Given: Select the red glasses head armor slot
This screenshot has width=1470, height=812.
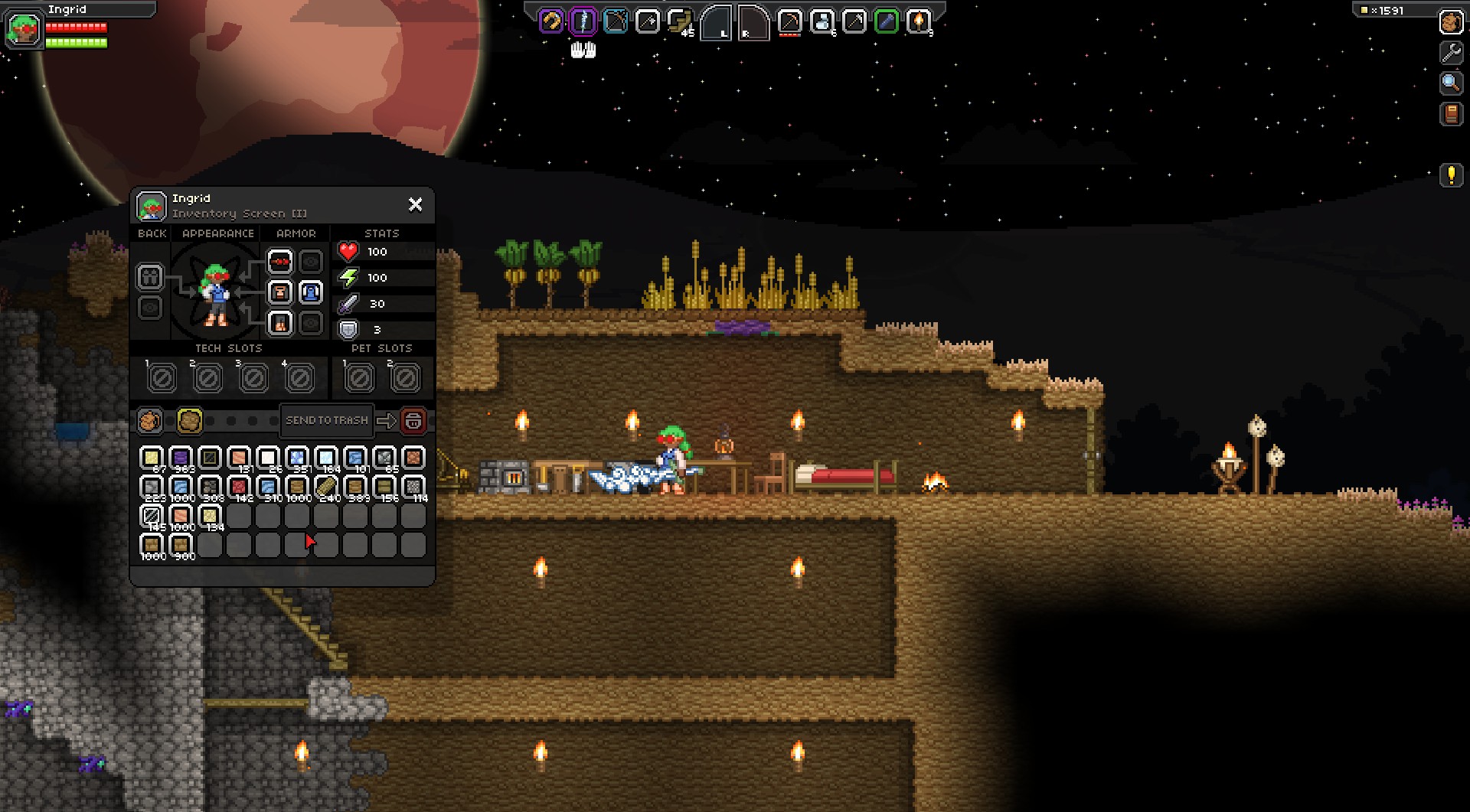Looking at the screenshot, I should tap(280, 262).
